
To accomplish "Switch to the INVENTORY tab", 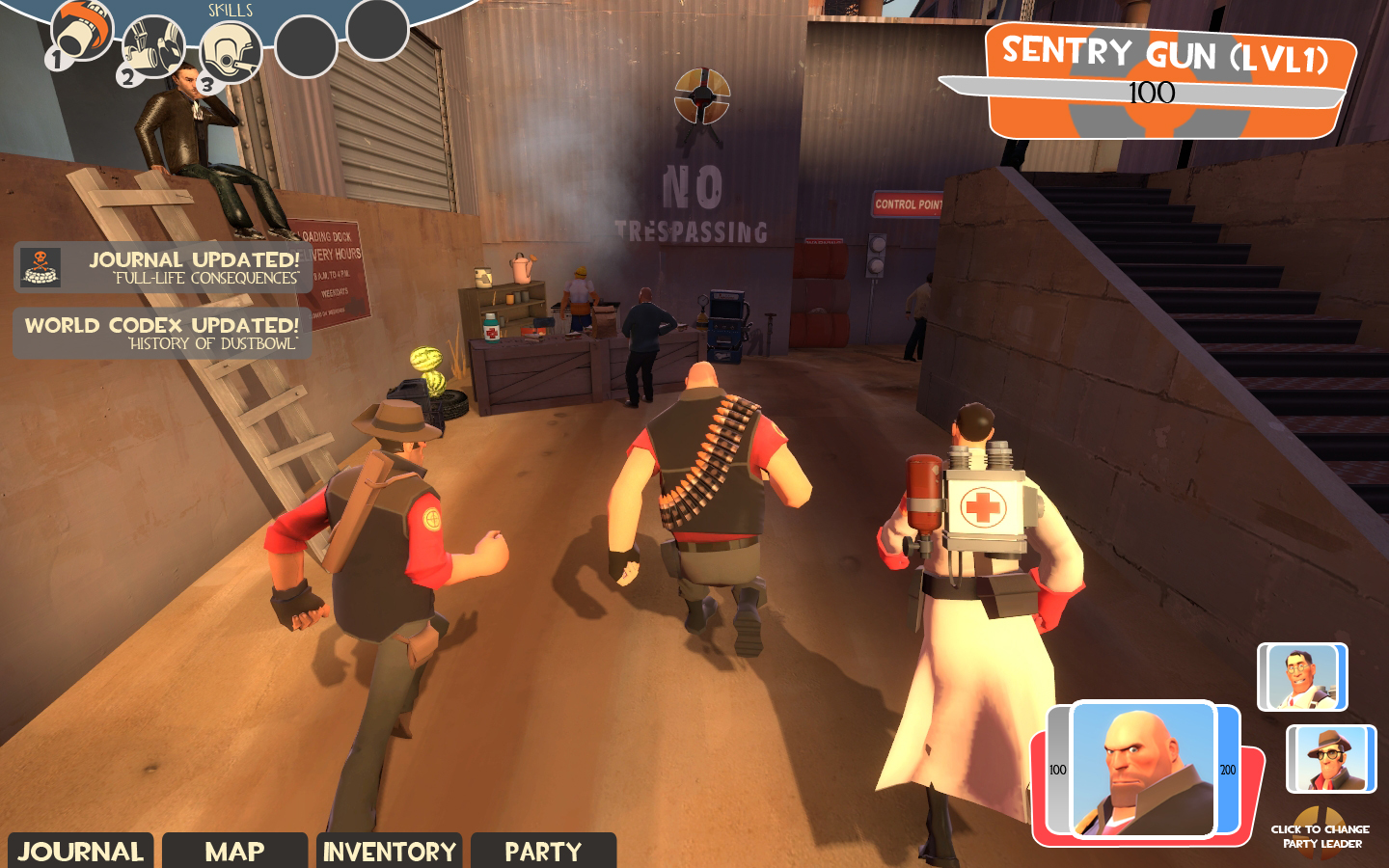I will click(389, 852).
